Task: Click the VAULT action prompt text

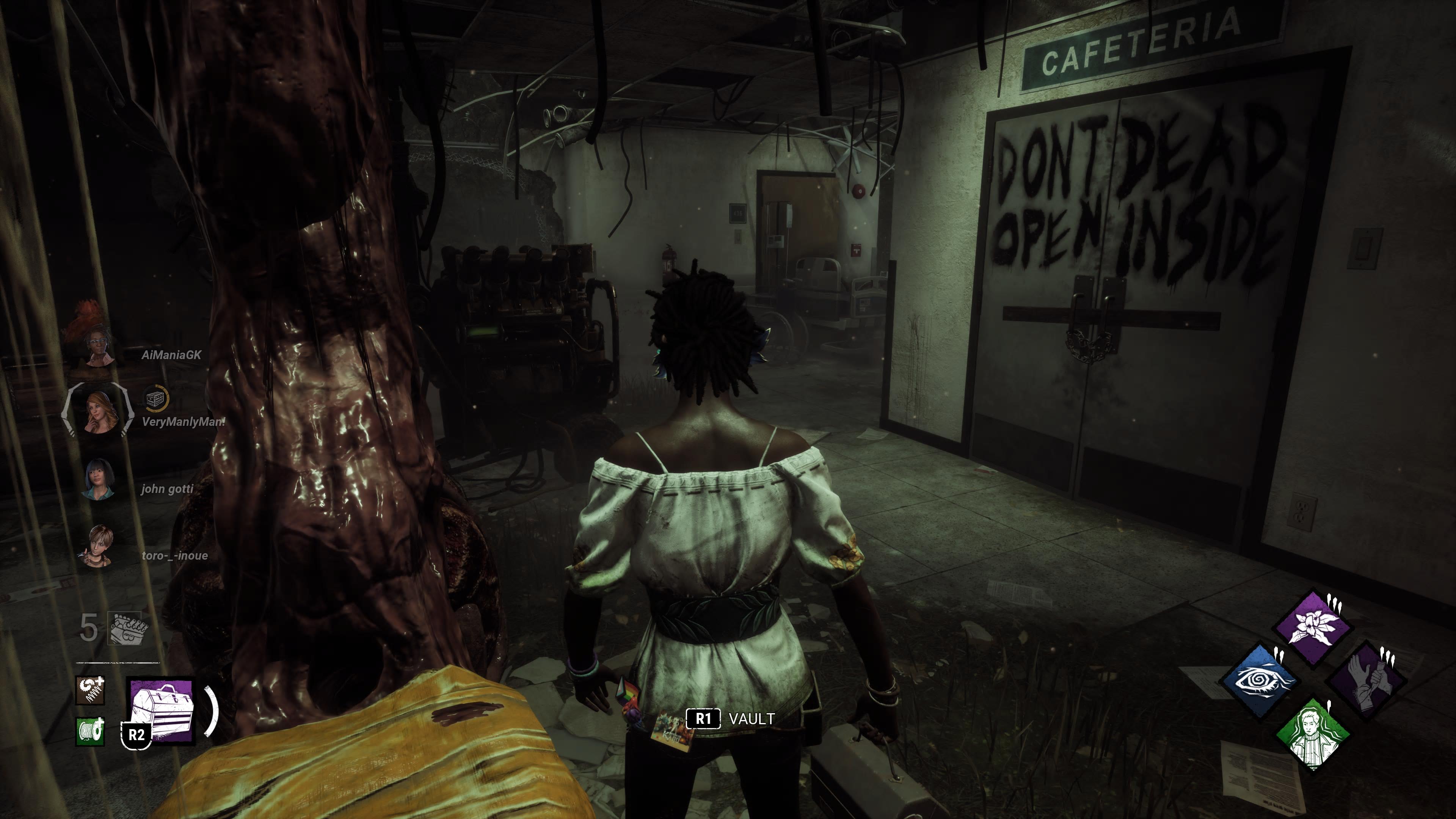Action: point(752,719)
